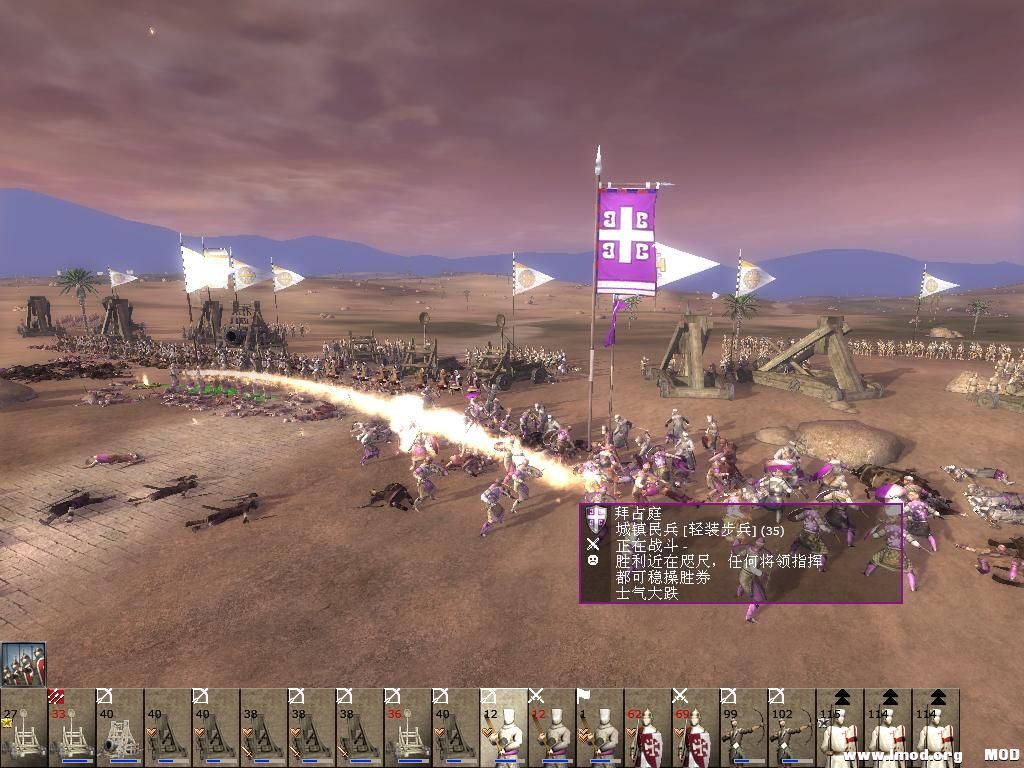Choose the cannon artillery unit card

click(x=119, y=727)
